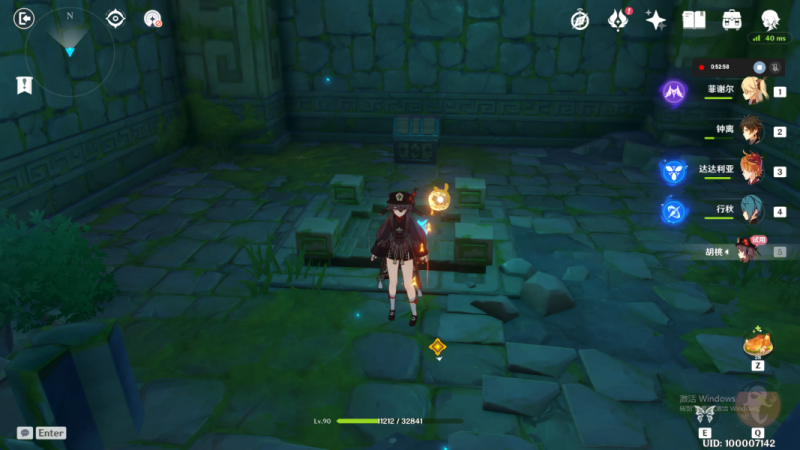Open the wish star icon
800x450 pixels.
656,20
